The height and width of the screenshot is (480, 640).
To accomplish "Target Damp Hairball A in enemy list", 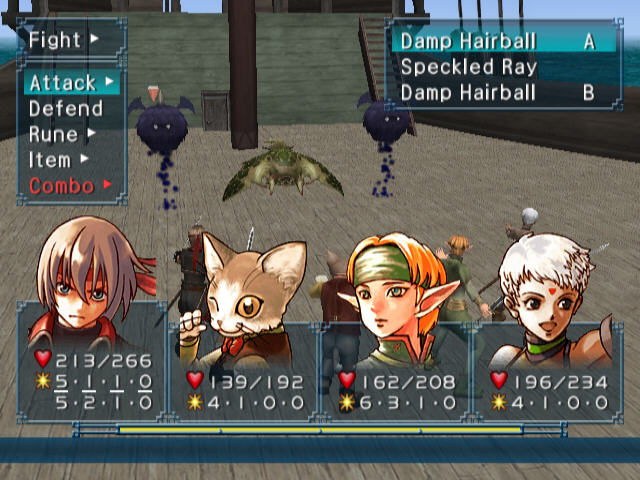I will tap(497, 41).
